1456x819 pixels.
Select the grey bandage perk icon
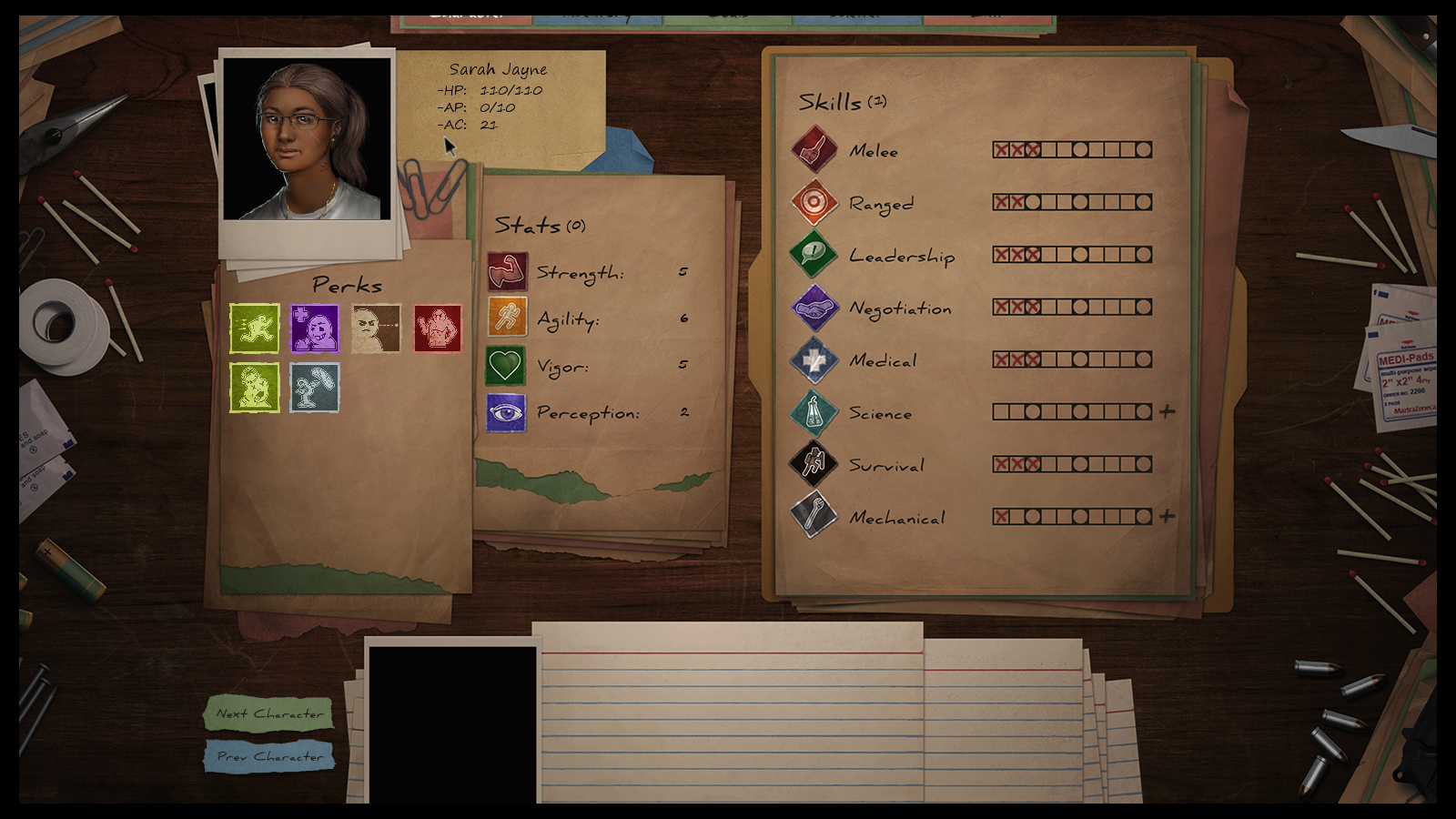click(315, 388)
